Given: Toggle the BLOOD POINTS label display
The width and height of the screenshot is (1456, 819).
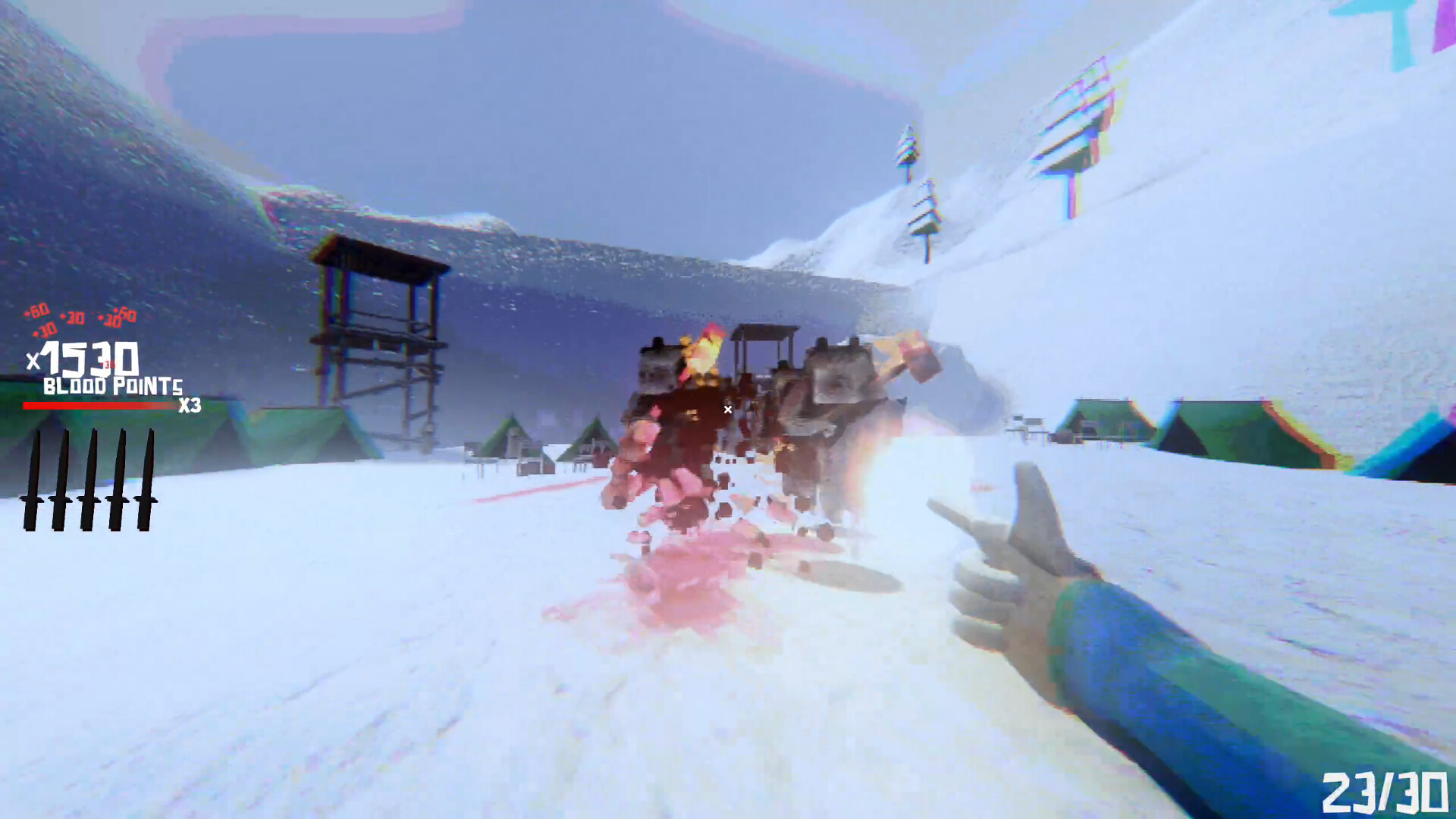Looking at the screenshot, I should click(x=112, y=387).
